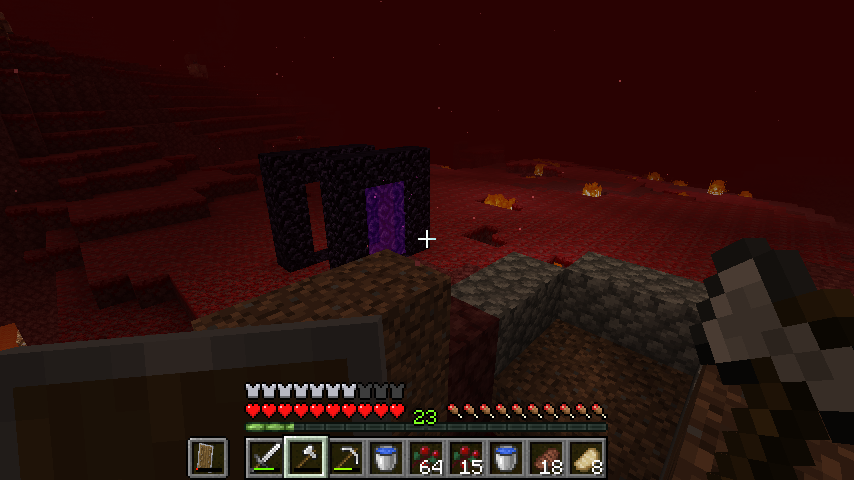Viewport: 854px width, 480px height.
Task: Choose the pickaxe in the hotbar
Action: [346, 458]
